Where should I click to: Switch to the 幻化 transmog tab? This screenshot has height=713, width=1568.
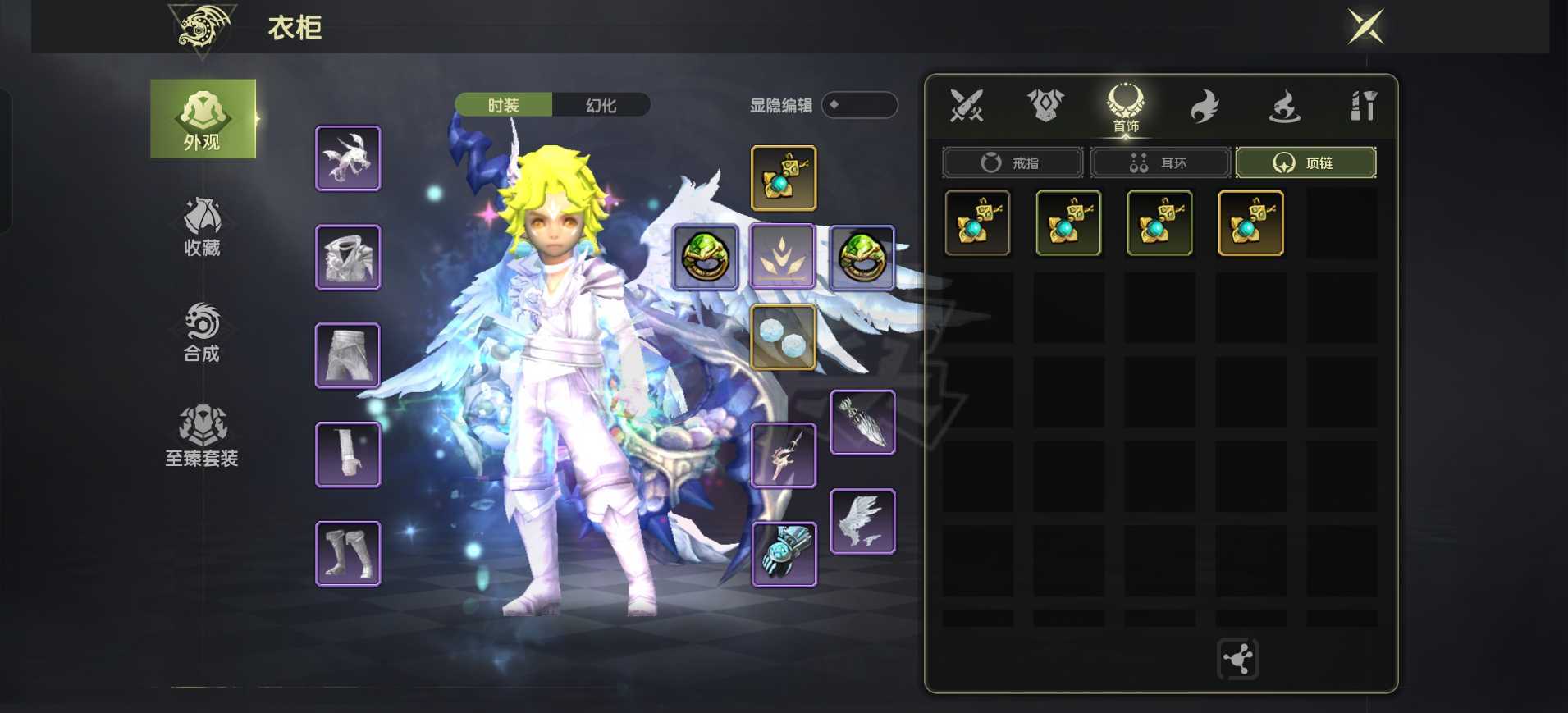click(x=601, y=105)
